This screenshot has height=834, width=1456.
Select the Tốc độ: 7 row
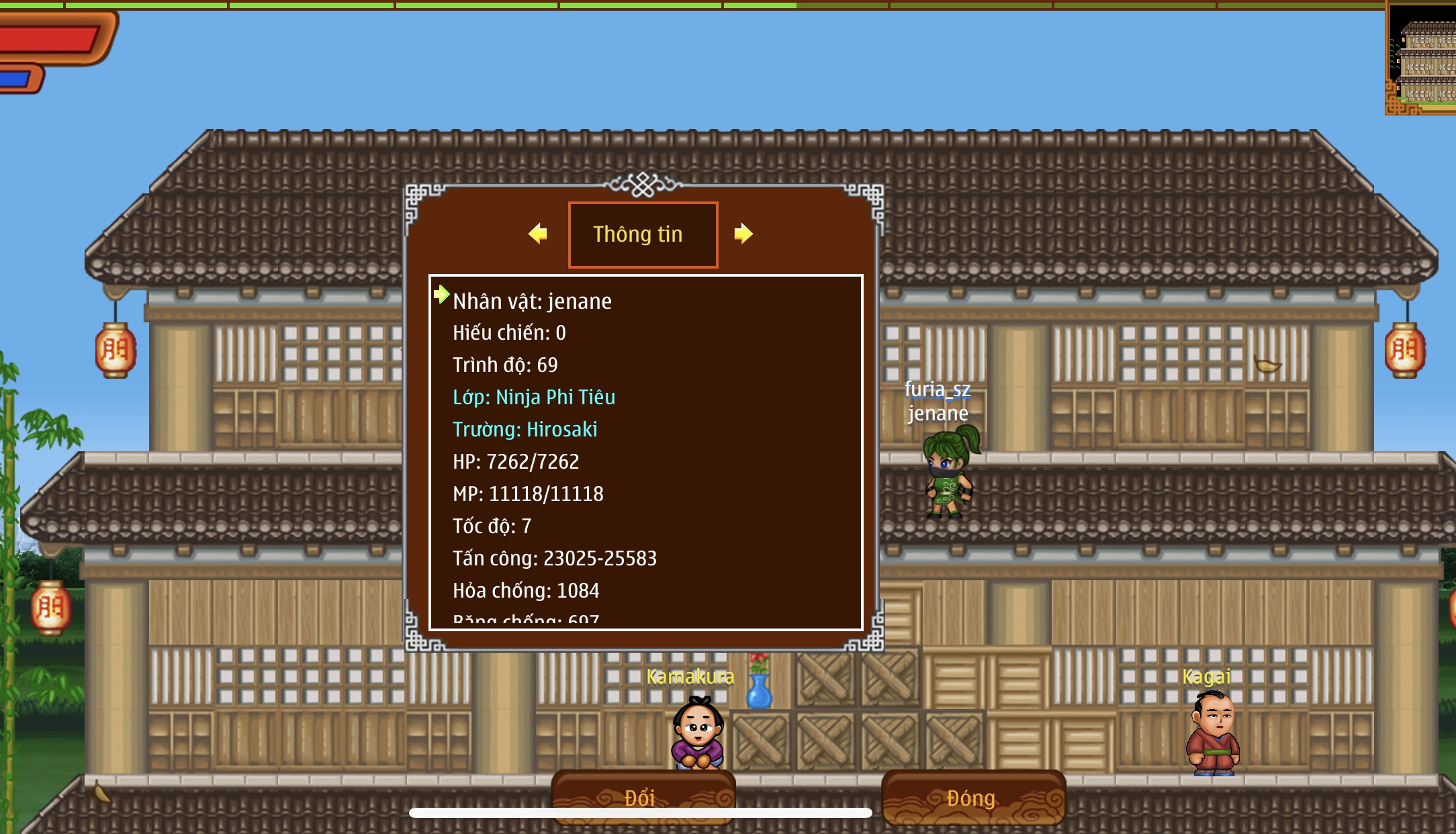click(492, 526)
